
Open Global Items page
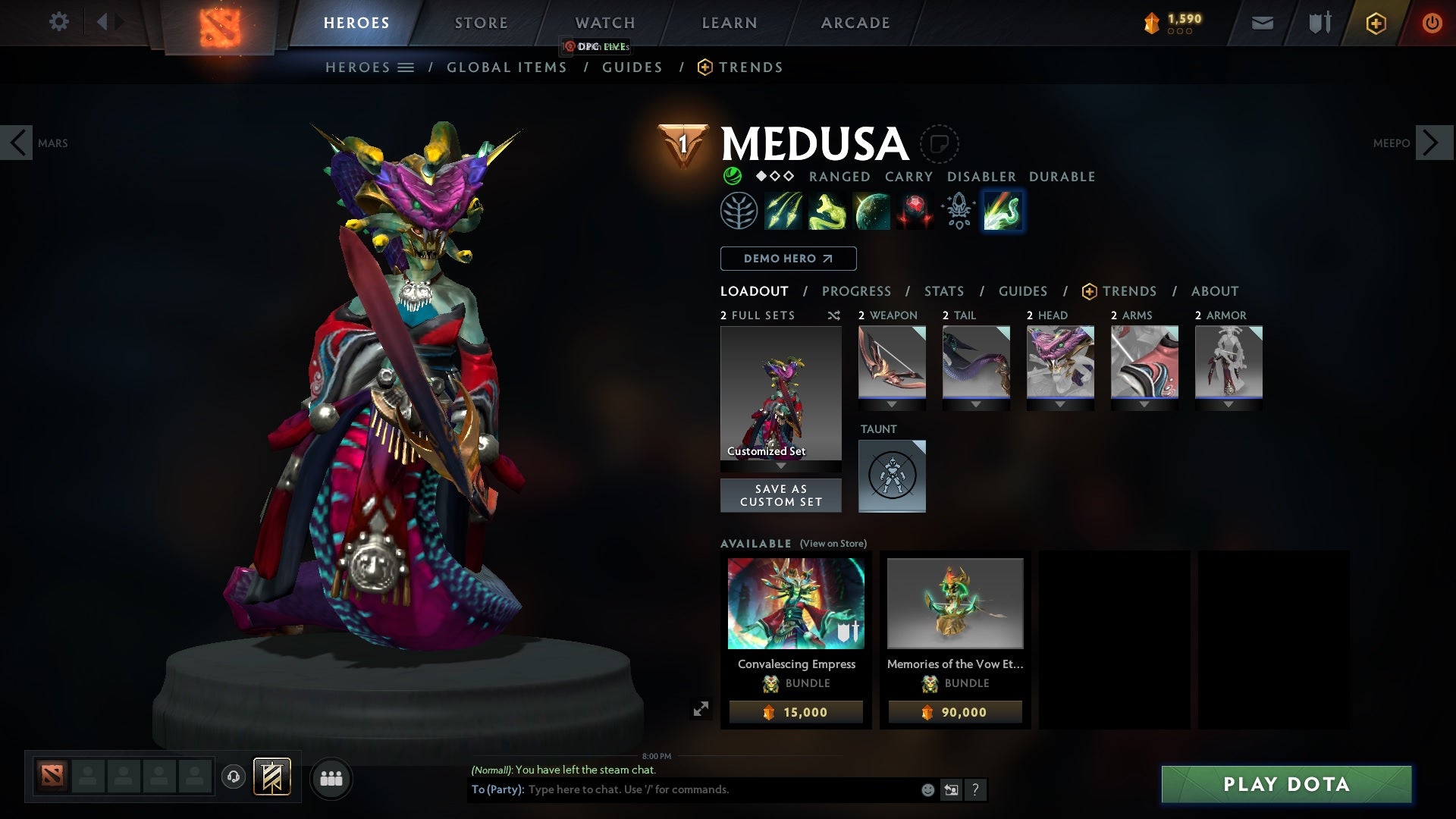pos(507,67)
